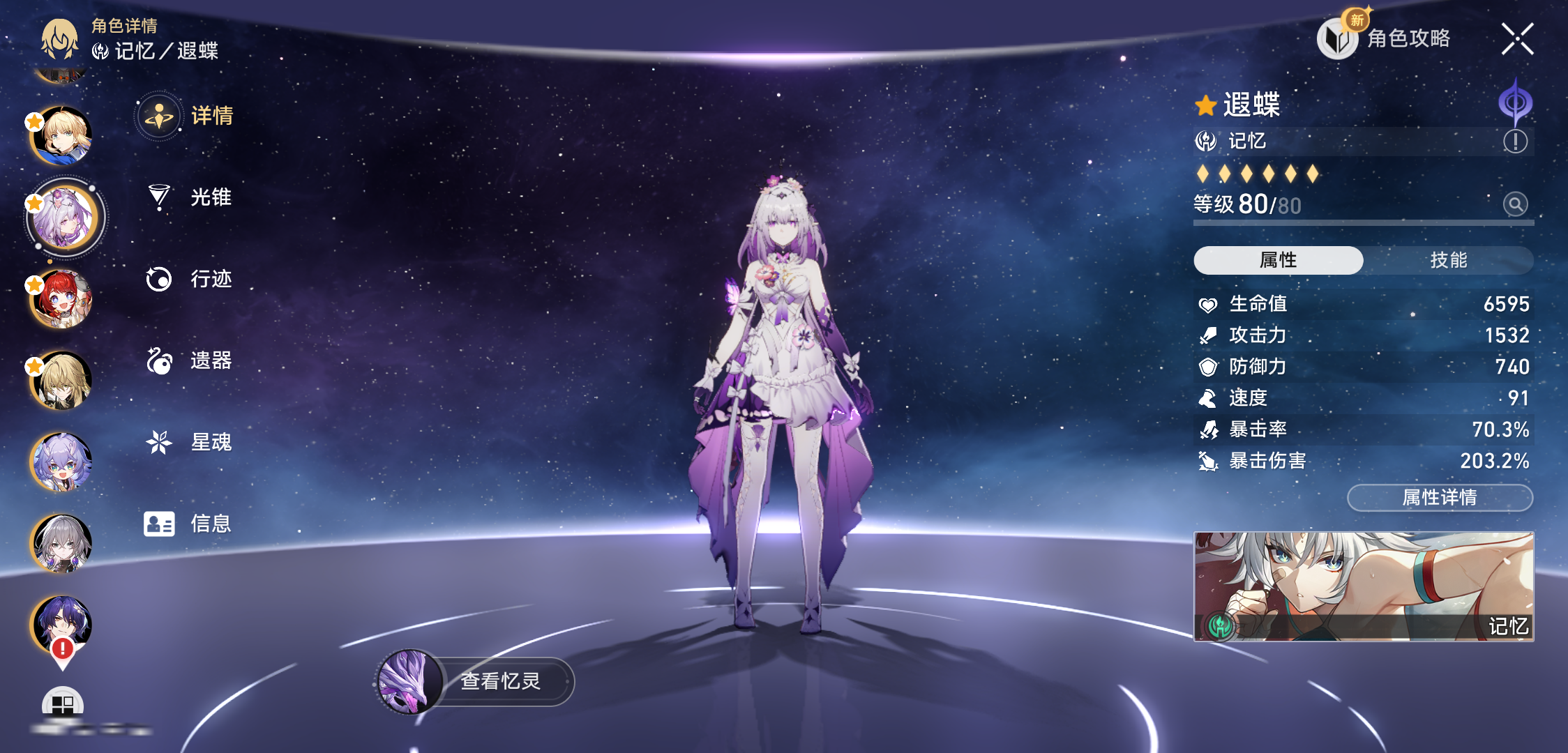The height and width of the screenshot is (753, 1568).
Task: Click the exclamation info icon beside 记忆
Action: [x=1515, y=142]
